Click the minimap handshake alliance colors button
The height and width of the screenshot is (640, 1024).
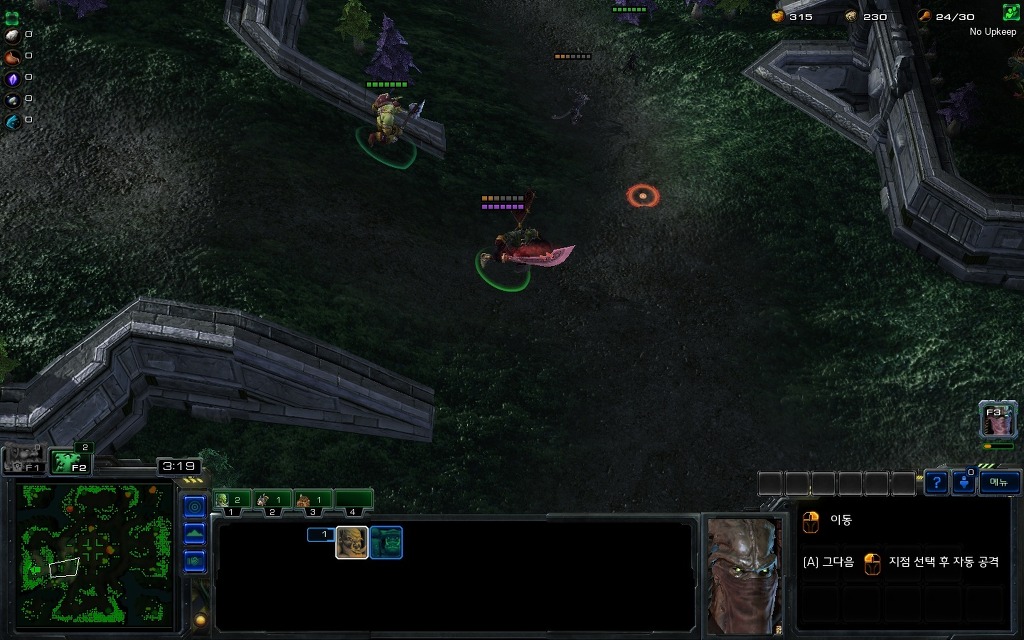click(194, 560)
